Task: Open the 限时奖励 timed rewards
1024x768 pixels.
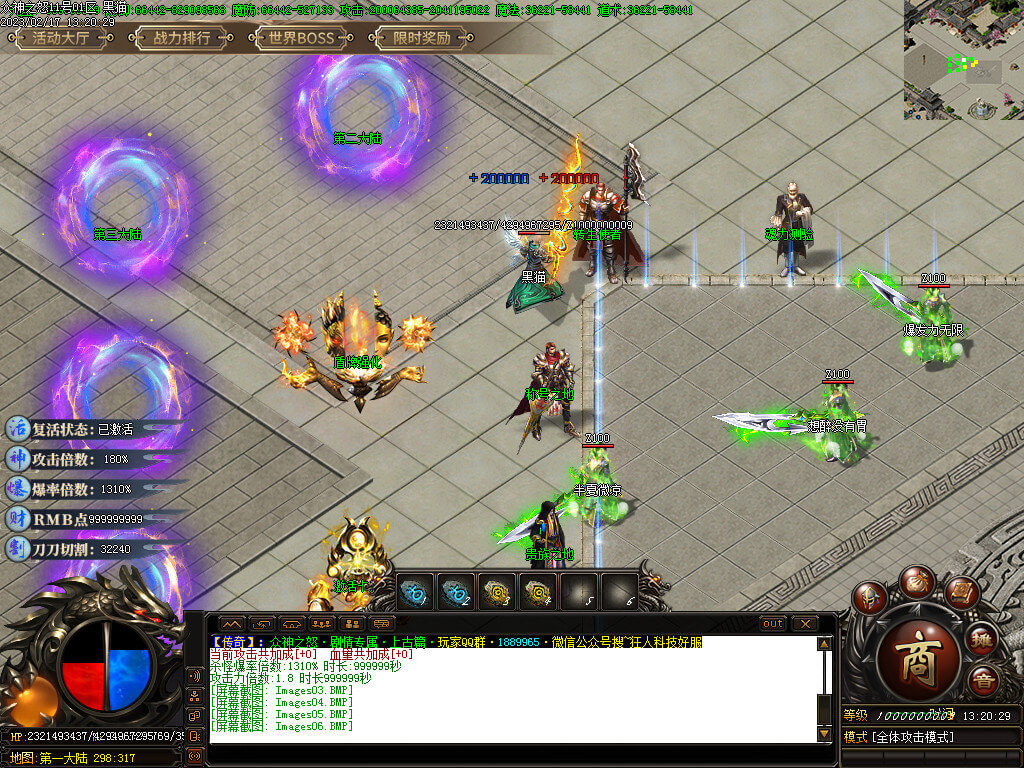Action: click(420, 39)
